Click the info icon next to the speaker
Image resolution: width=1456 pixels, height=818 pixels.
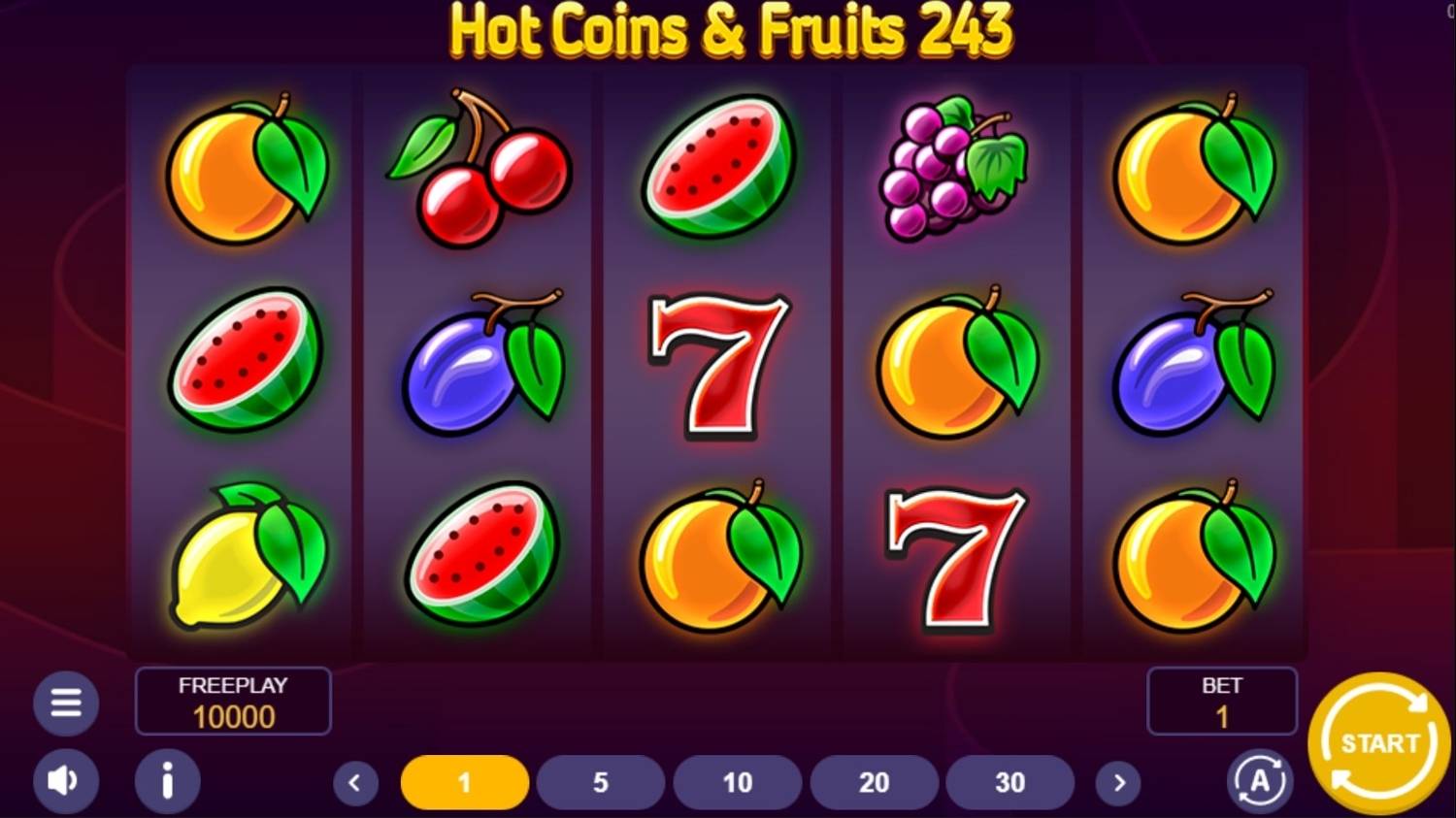(166, 780)
